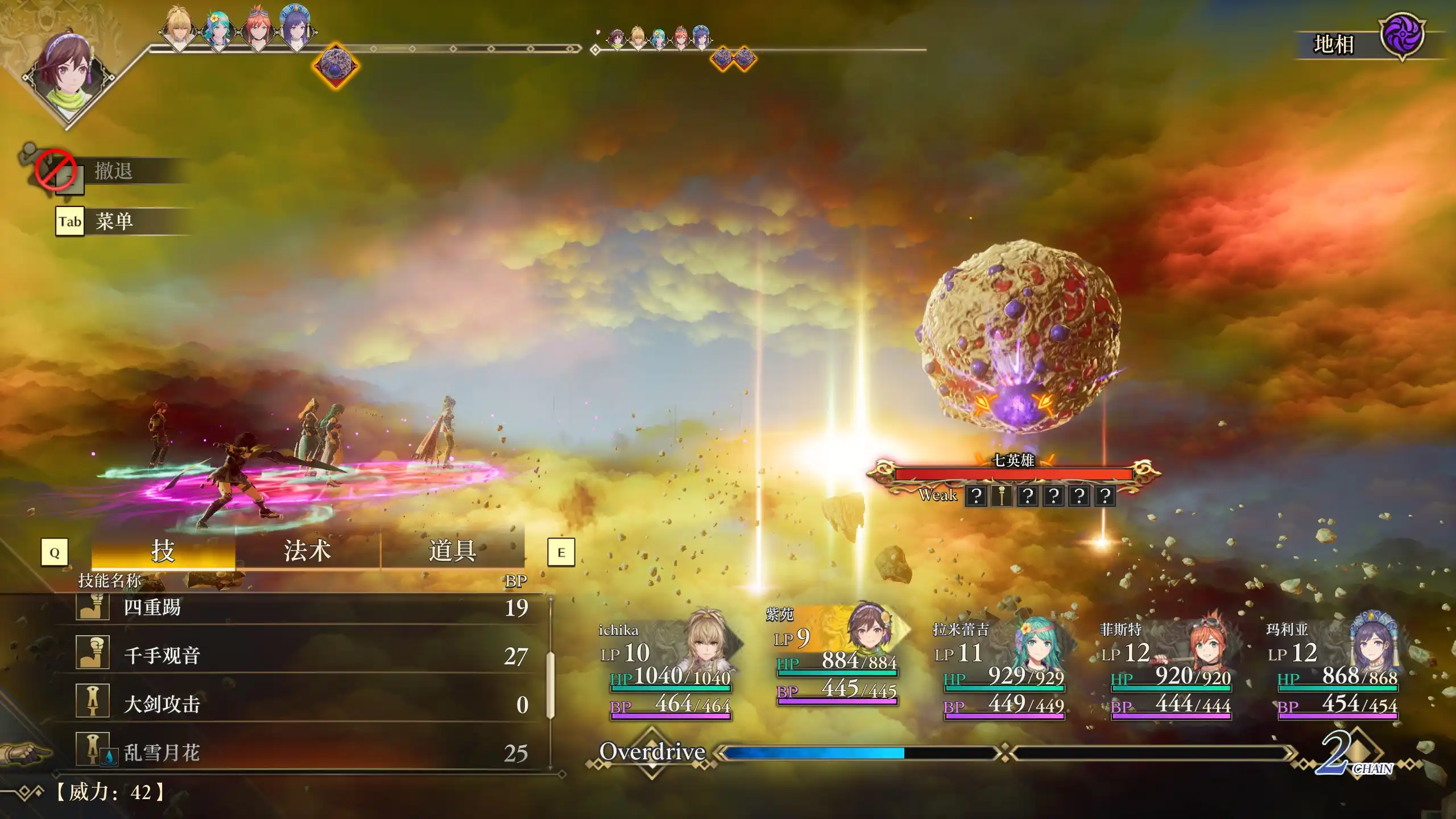Click the 七英雄 boss name plate

coord(1013,461)
